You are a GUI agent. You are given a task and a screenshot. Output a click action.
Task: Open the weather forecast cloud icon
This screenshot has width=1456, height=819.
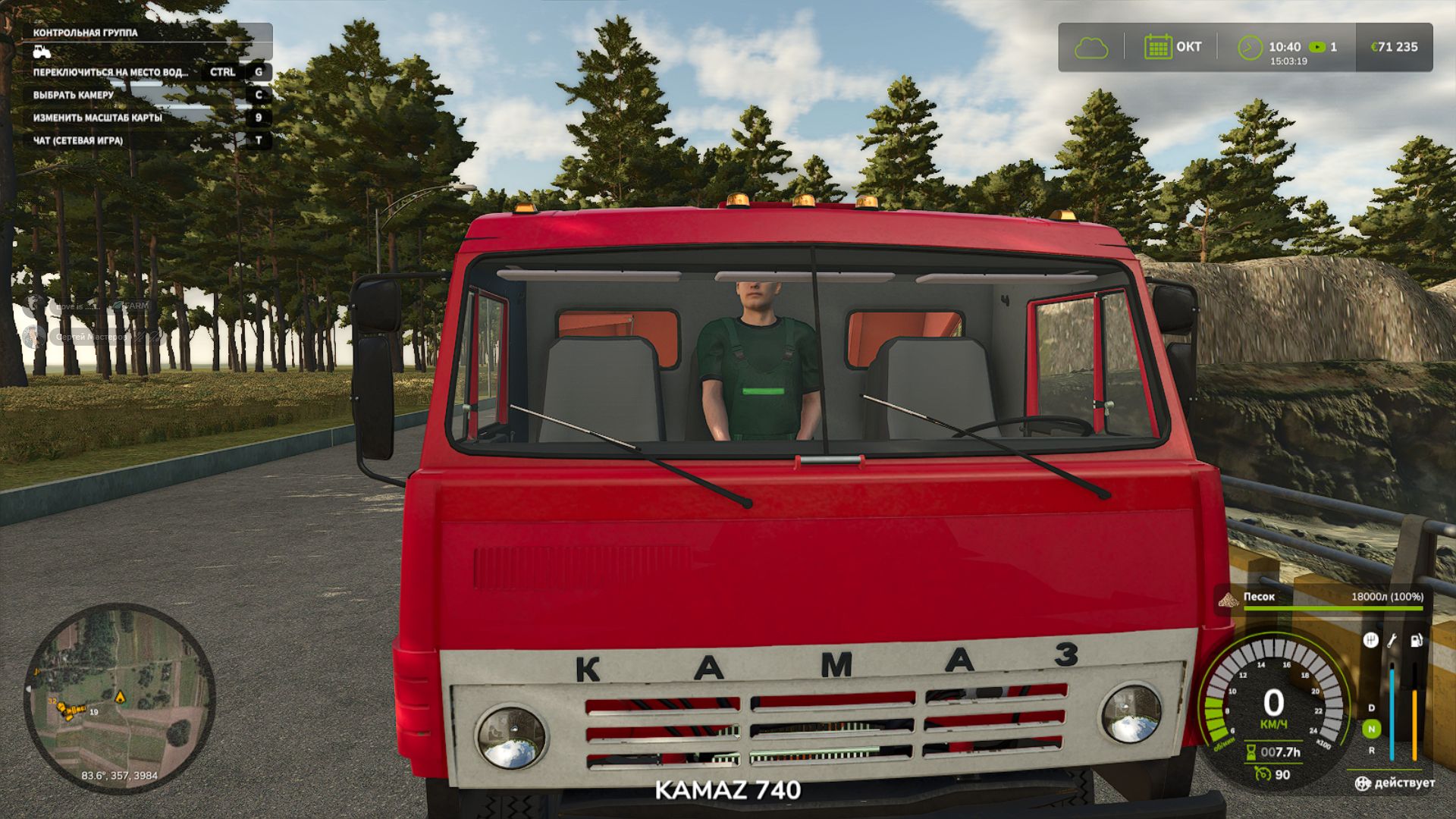(x=1093, y=47)
